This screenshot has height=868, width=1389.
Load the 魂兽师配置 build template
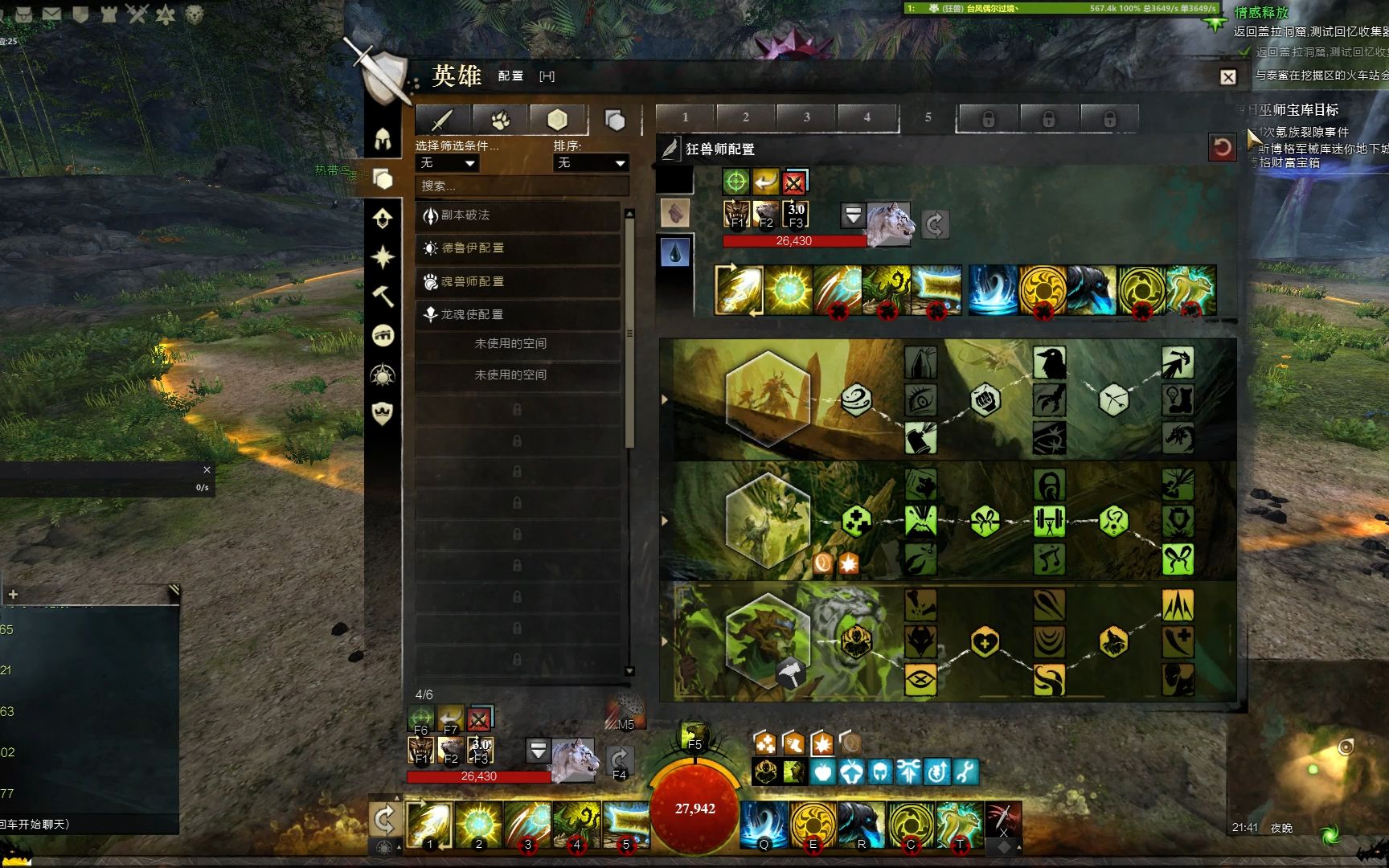point(518,282)
